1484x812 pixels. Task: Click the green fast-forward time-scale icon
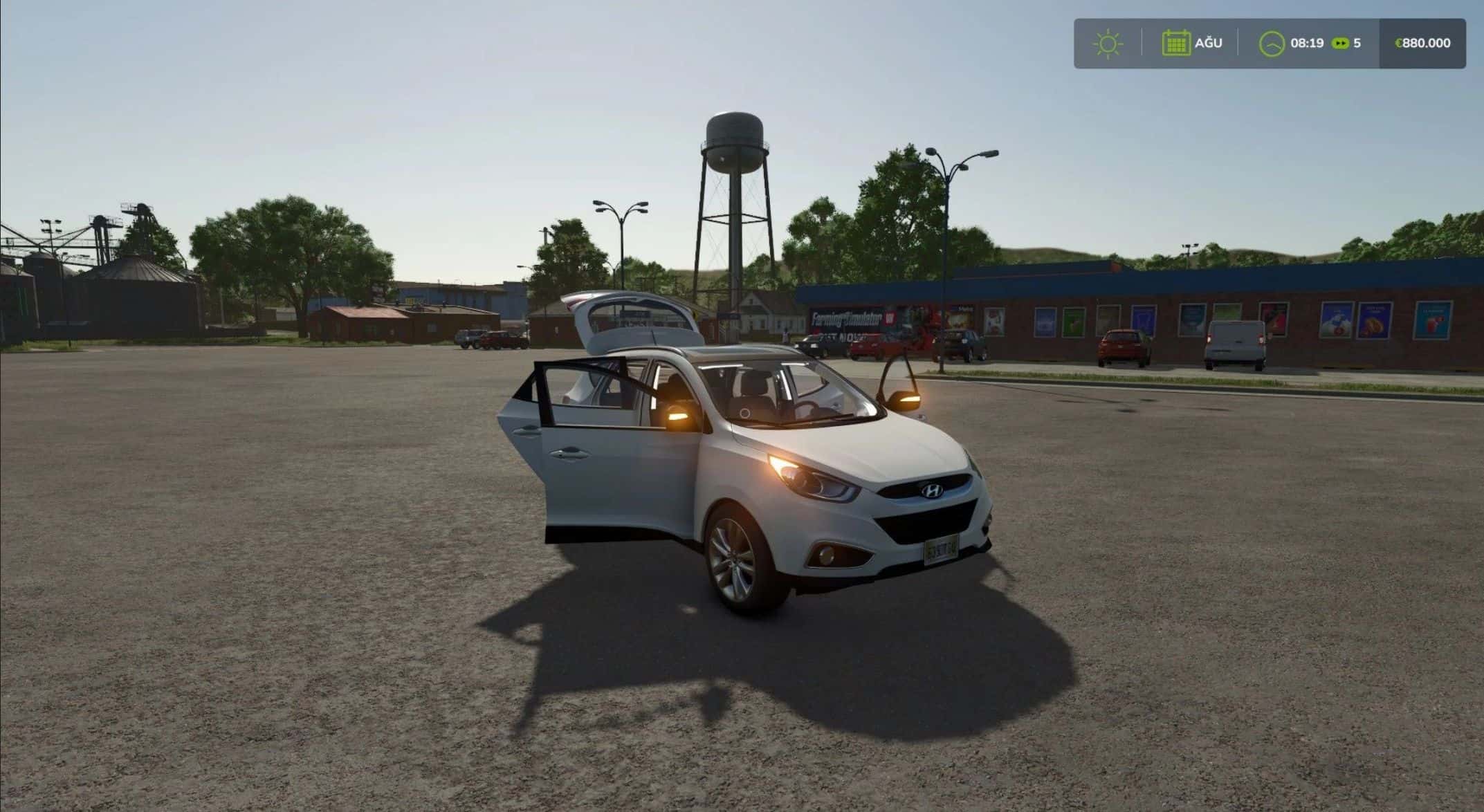1341,43
